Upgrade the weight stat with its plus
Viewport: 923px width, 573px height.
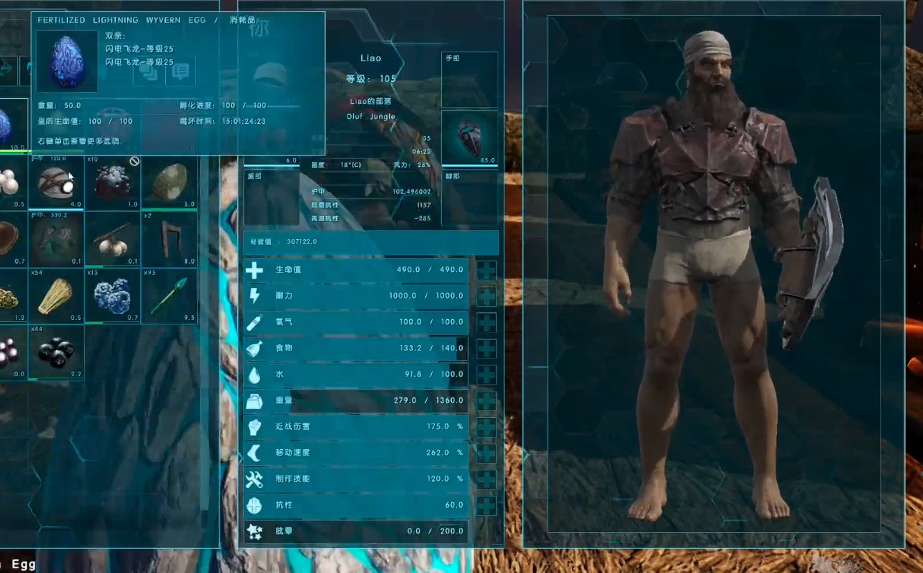(486, 401)
